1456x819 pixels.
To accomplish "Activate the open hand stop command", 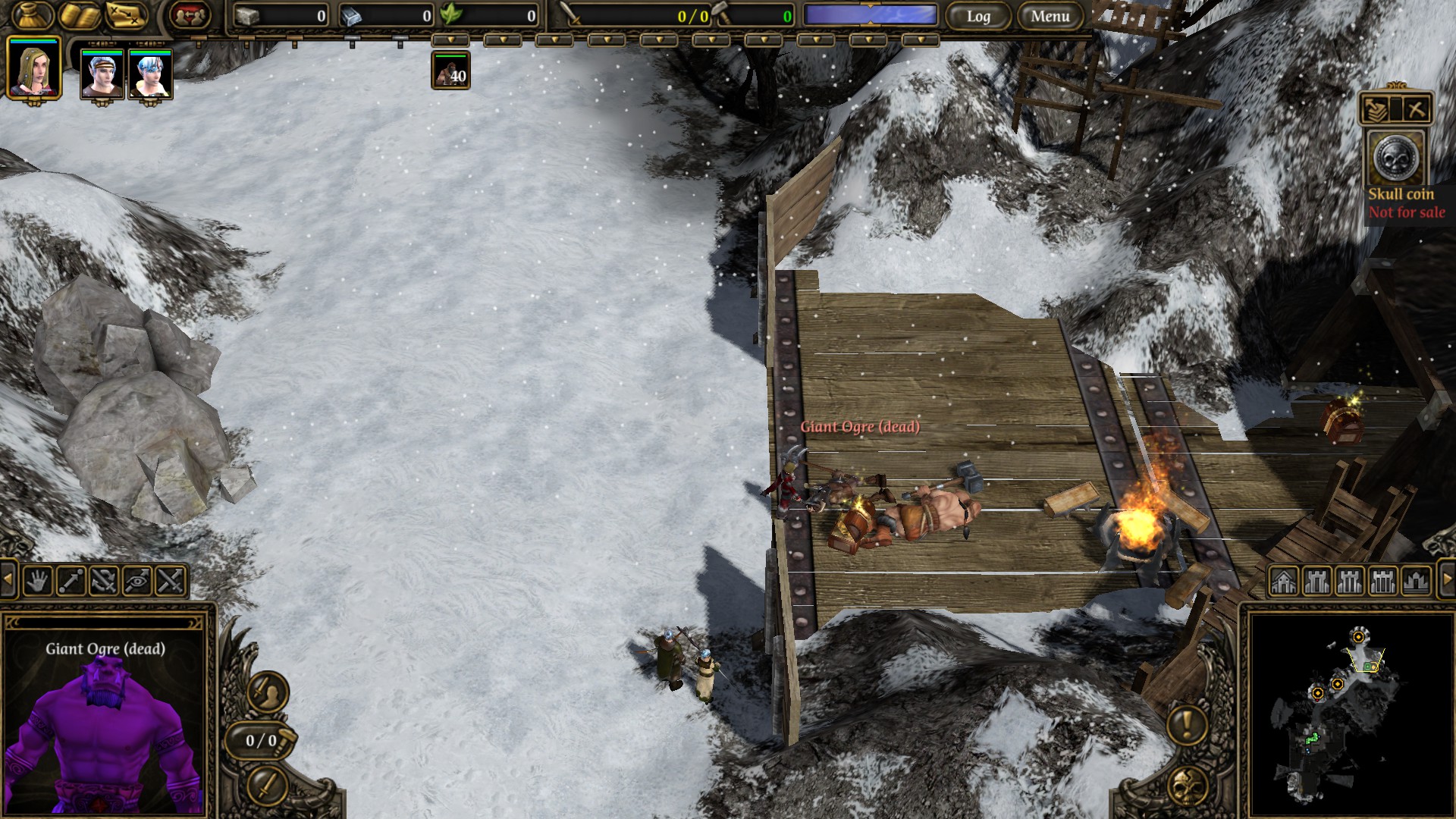I will point(38,581).
